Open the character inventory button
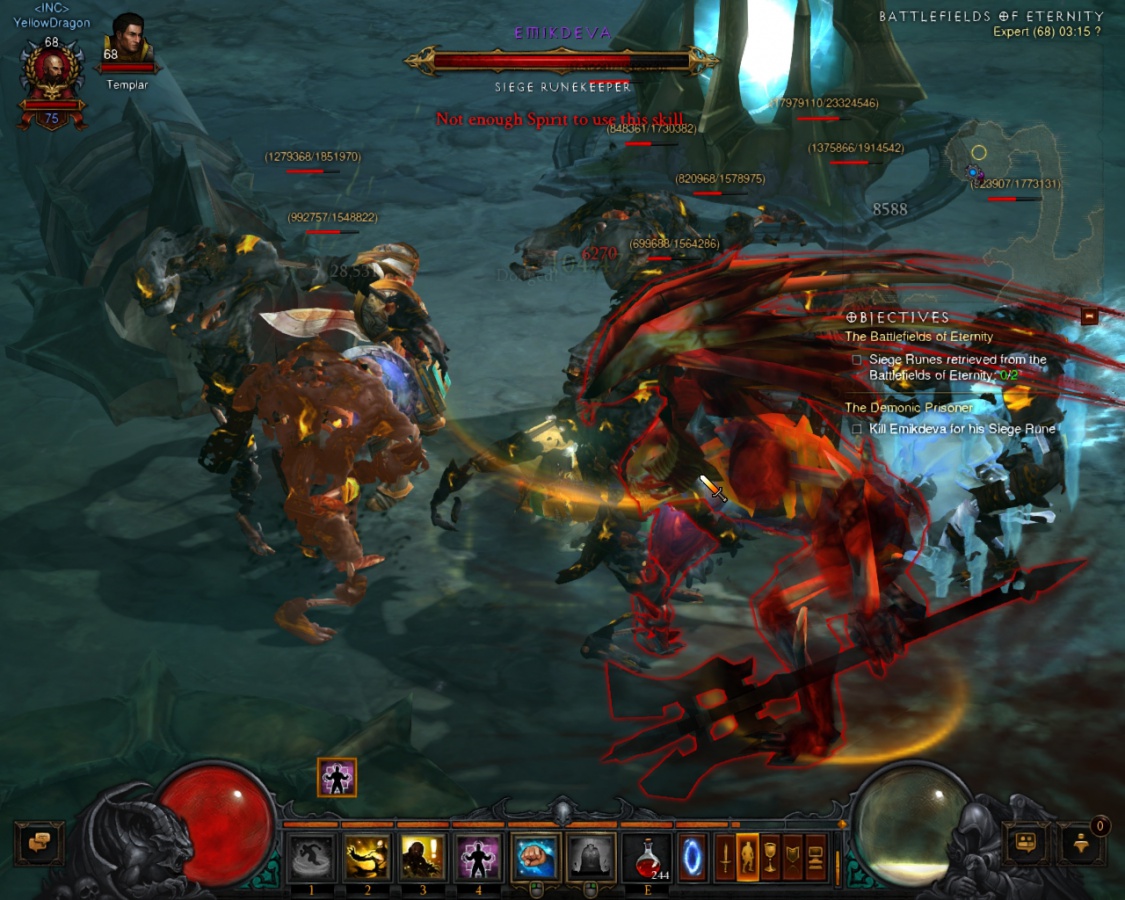Image resolution: width=1125 pixels, height=900 pixels. point(747,857)
